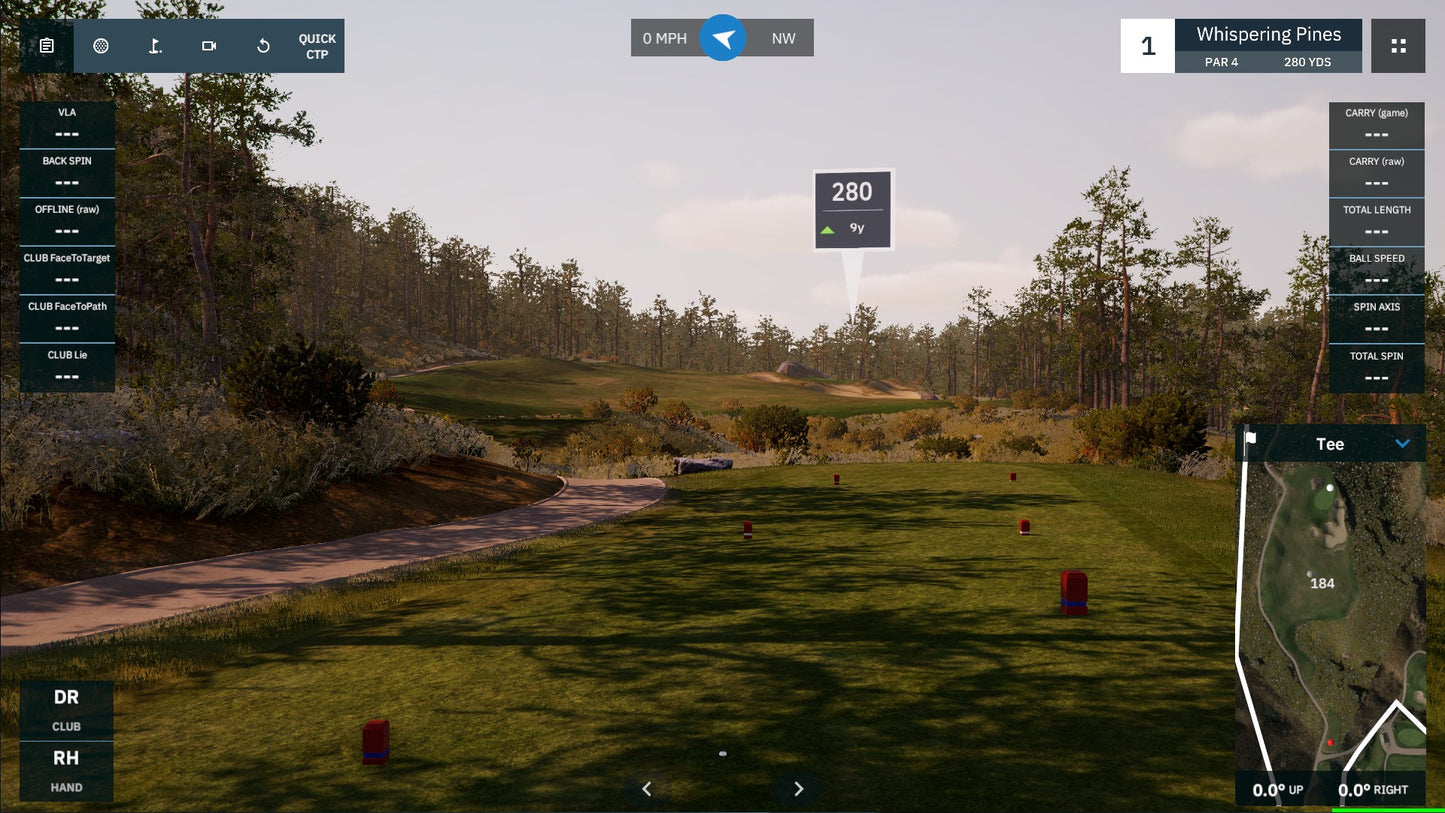This screenshot has height=813, width=1445.
Task: Switch camera view with the camera icon
Action: point(209,46)
